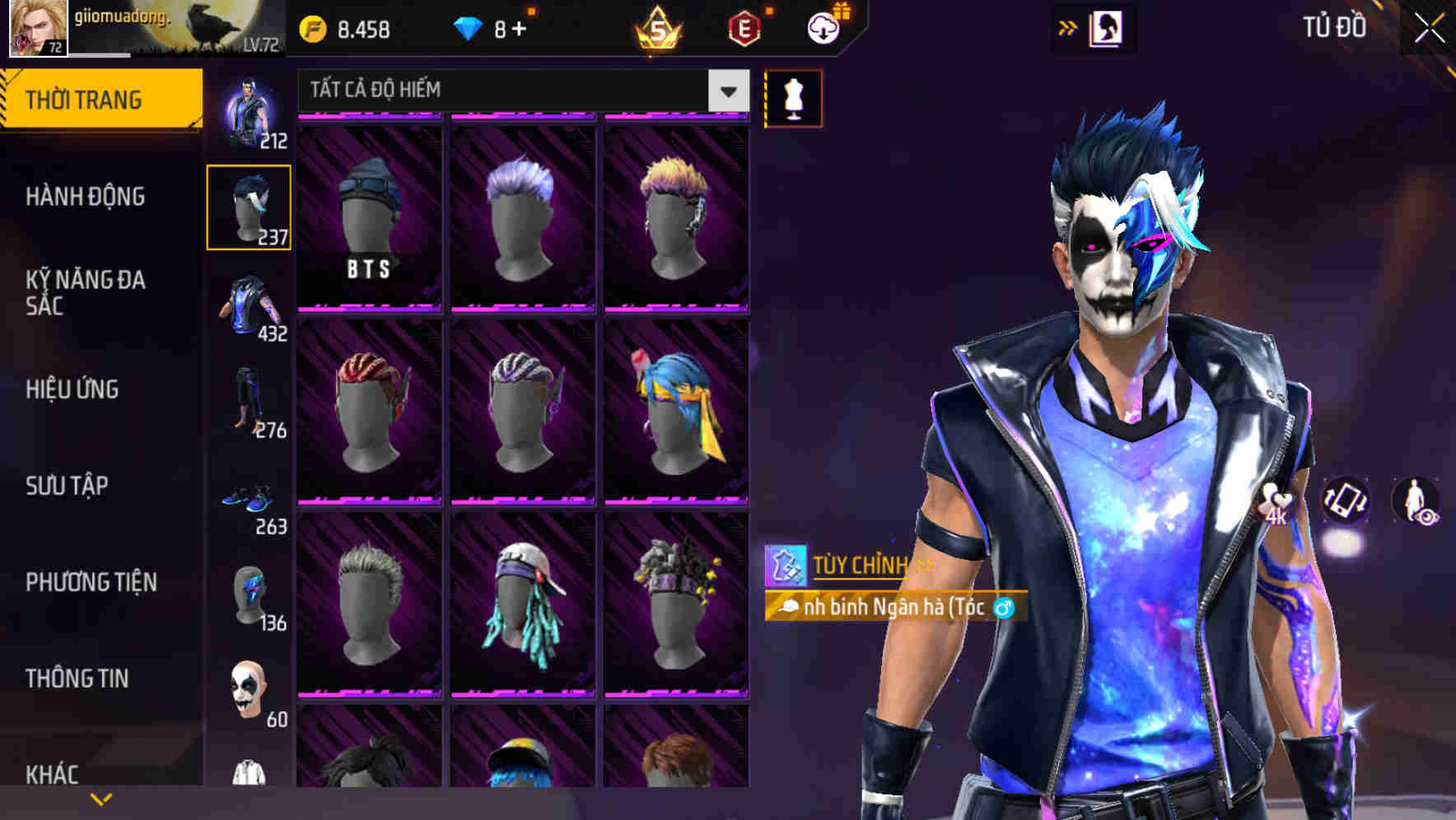This screenshot has width=1456, height=820.
Task: Activate the 360-degree character rotate icon
Action: pos(1345,501)
